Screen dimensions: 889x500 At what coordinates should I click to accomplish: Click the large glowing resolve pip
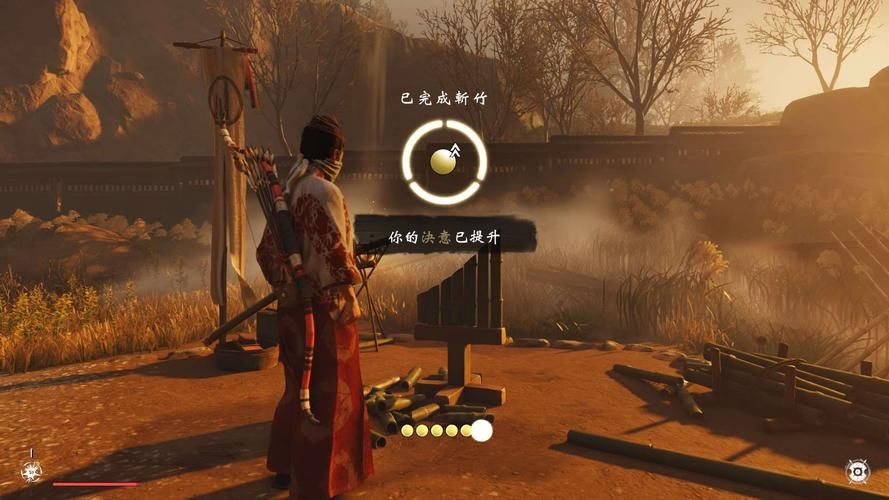tap(482, 431)
